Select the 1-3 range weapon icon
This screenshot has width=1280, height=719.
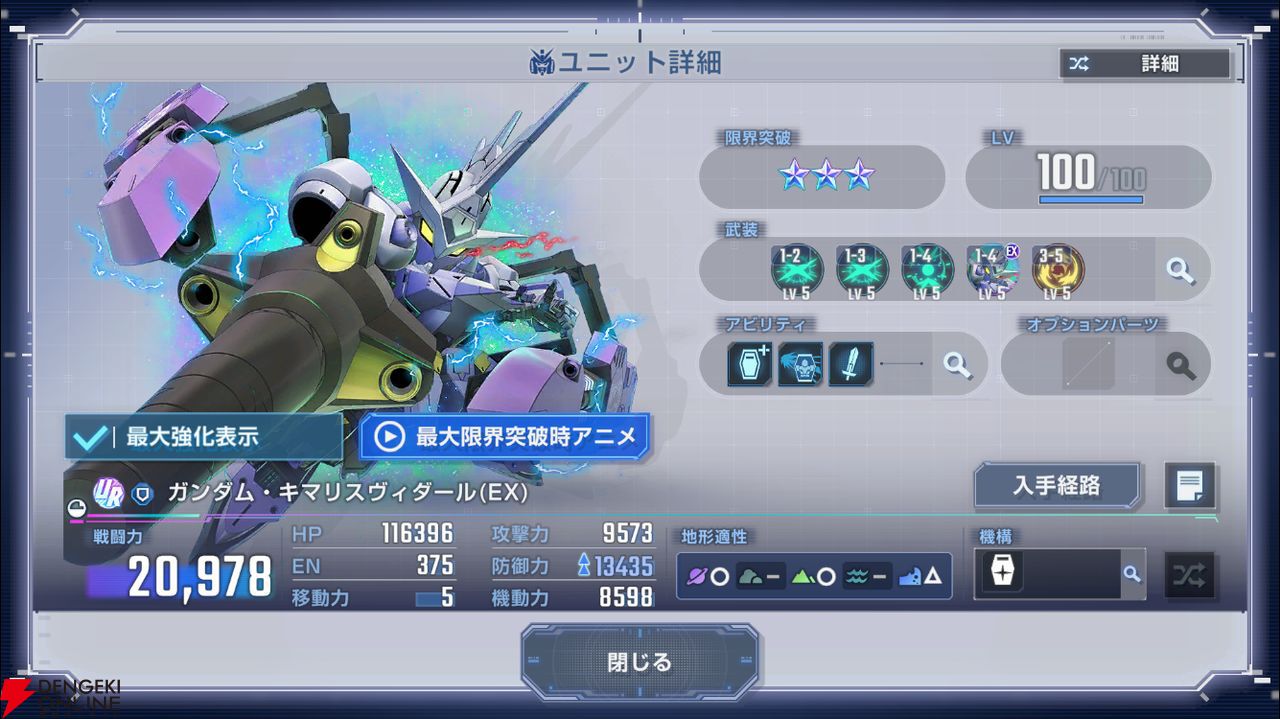click(862, 270)
